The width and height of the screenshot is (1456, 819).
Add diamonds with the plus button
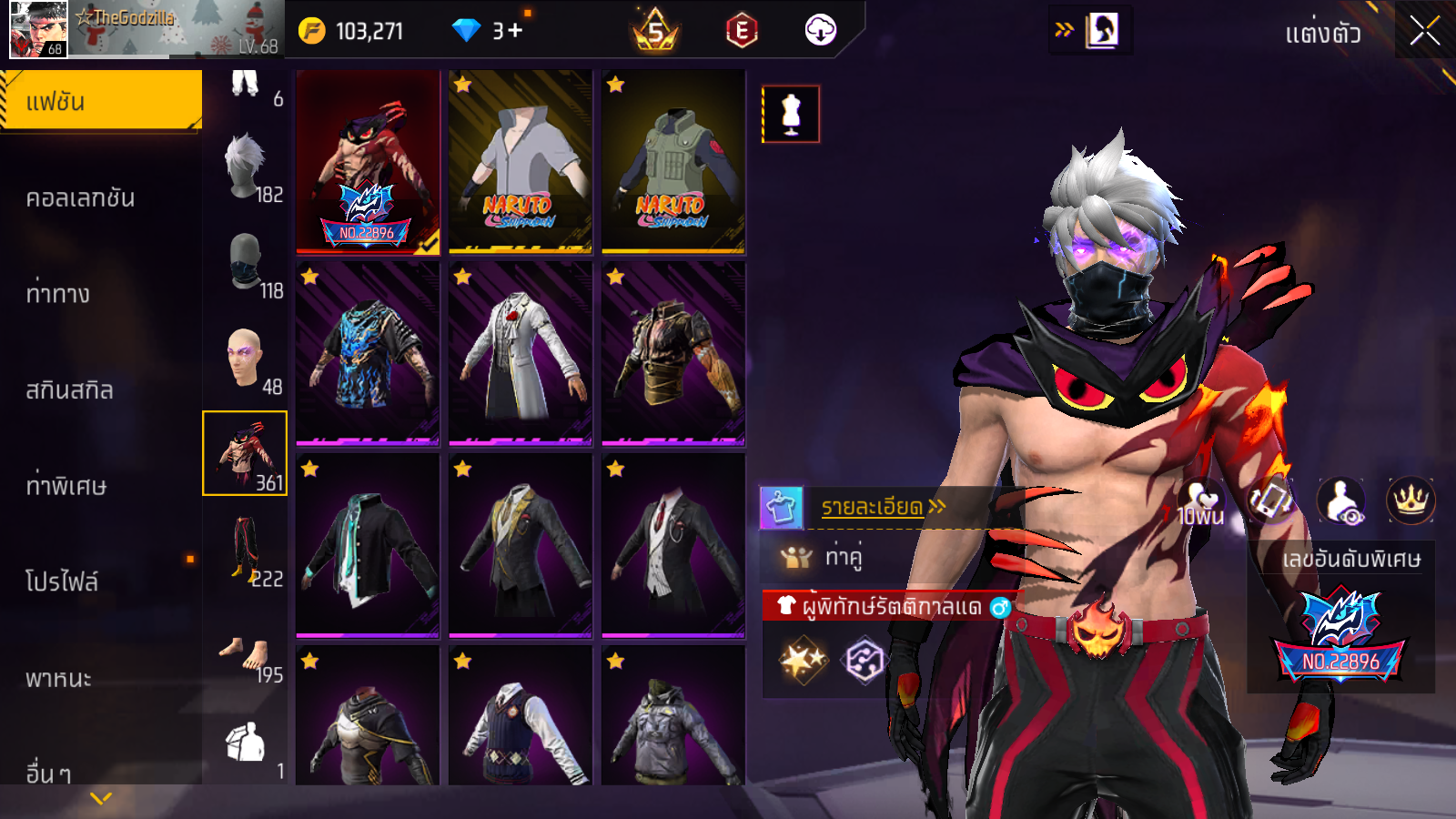pyautogui.click(x=516, y=31)
